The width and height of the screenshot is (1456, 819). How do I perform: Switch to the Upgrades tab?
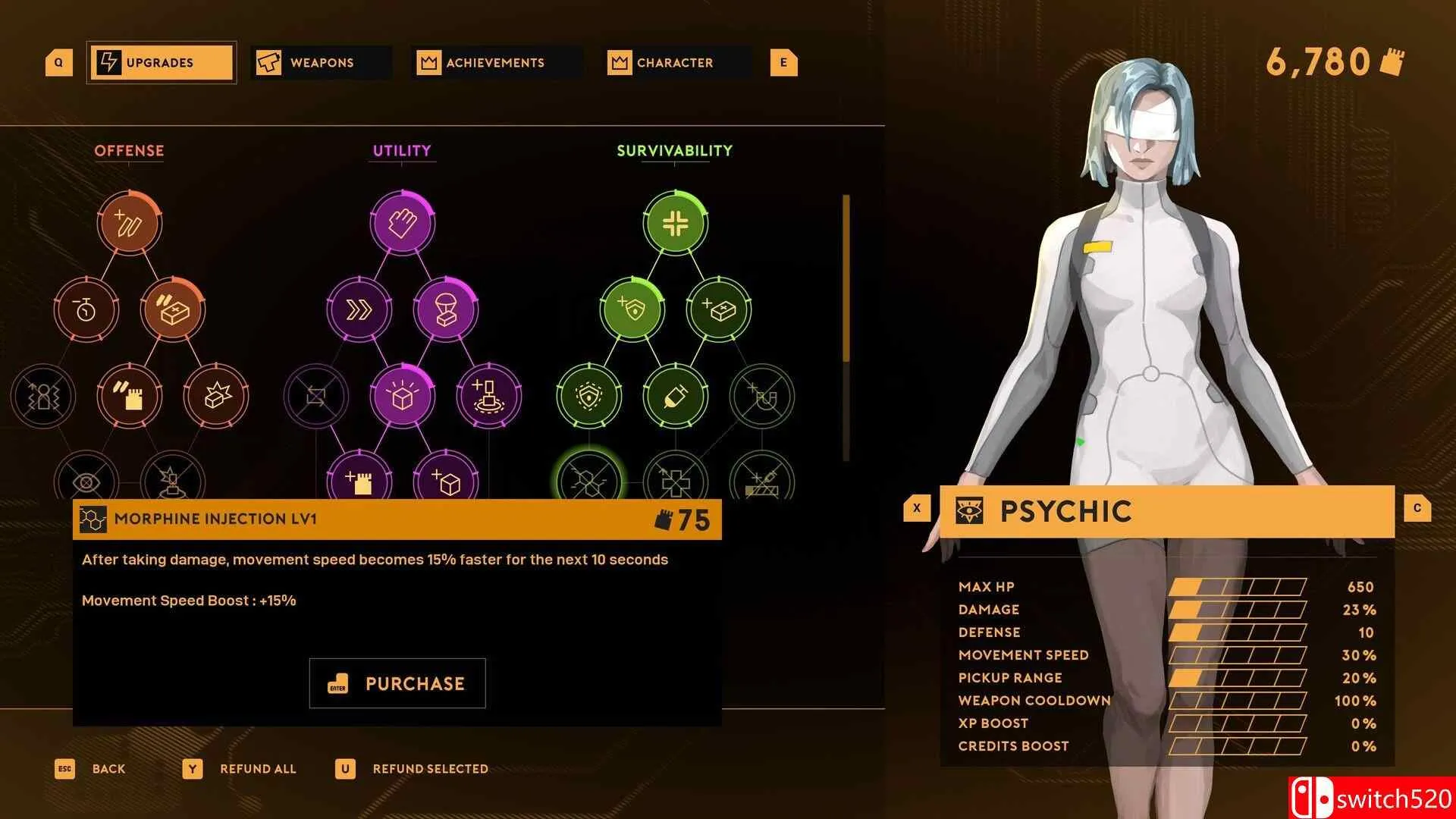[161, 62]
